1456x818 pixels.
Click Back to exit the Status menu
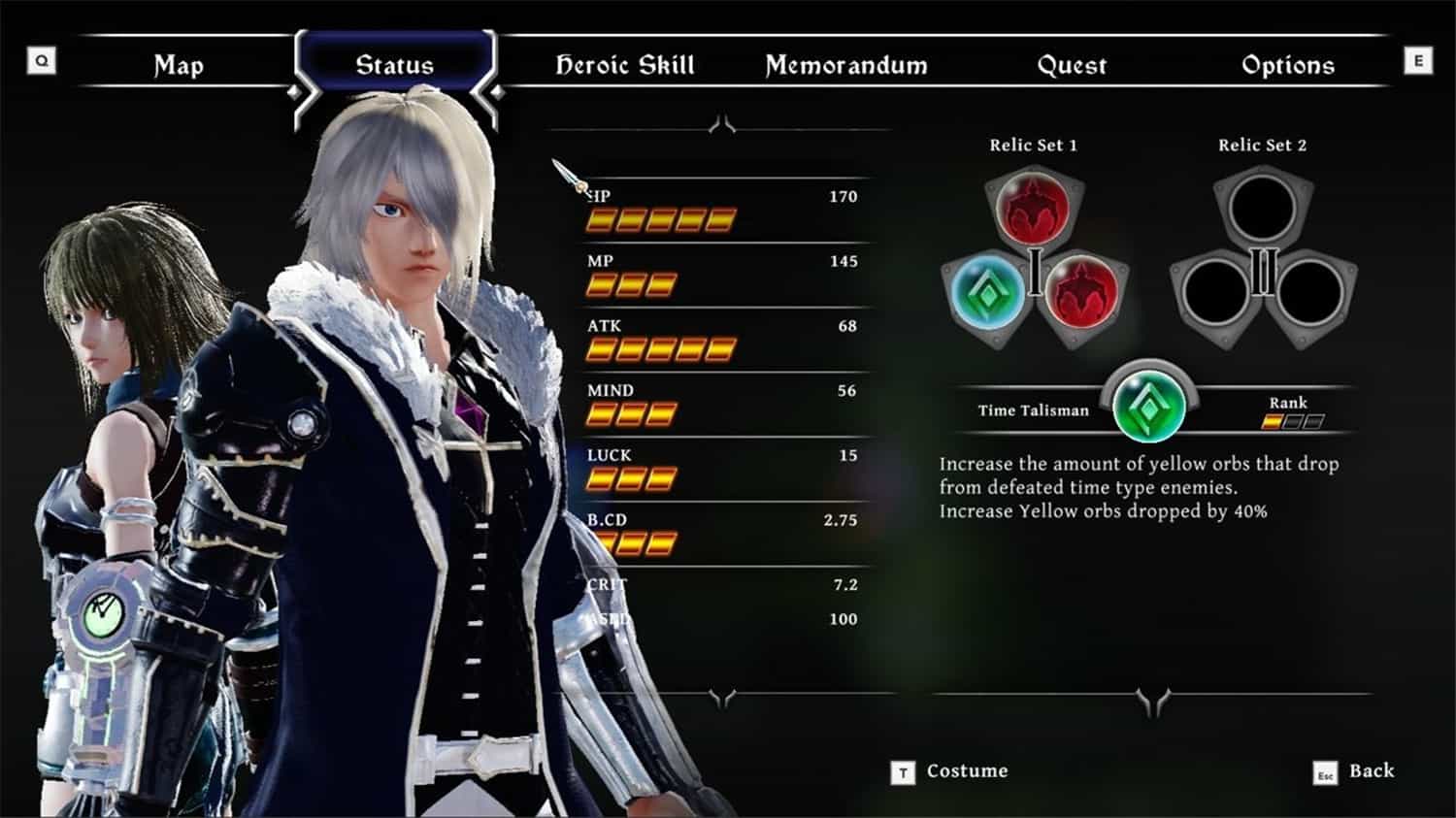click(x=1372, y=771)
